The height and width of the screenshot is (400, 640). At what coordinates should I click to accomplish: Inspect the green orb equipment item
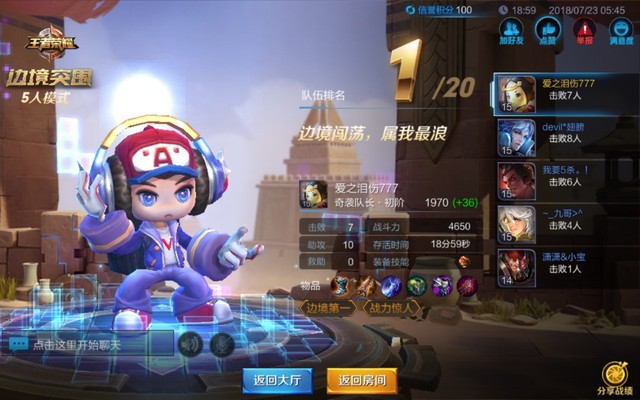[x=416, y=286]
